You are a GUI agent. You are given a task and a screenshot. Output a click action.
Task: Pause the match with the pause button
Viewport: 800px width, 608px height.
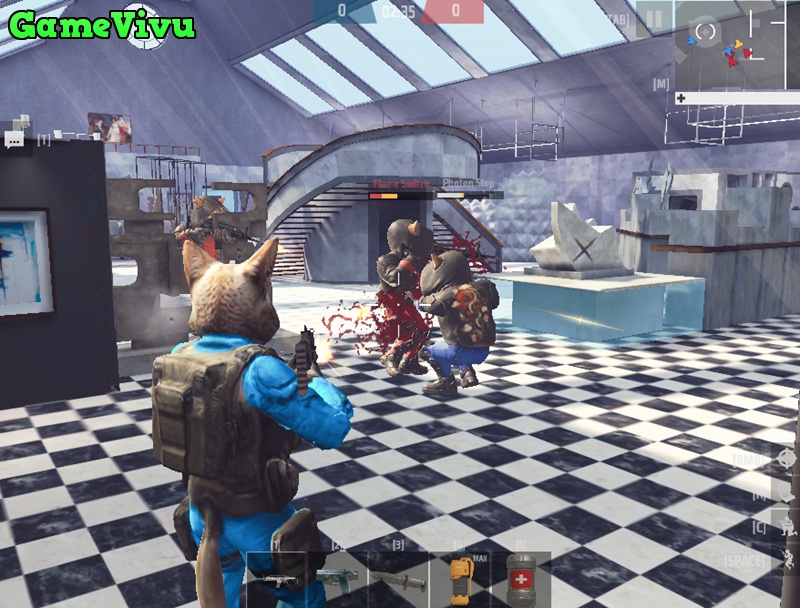click(654, 19)
